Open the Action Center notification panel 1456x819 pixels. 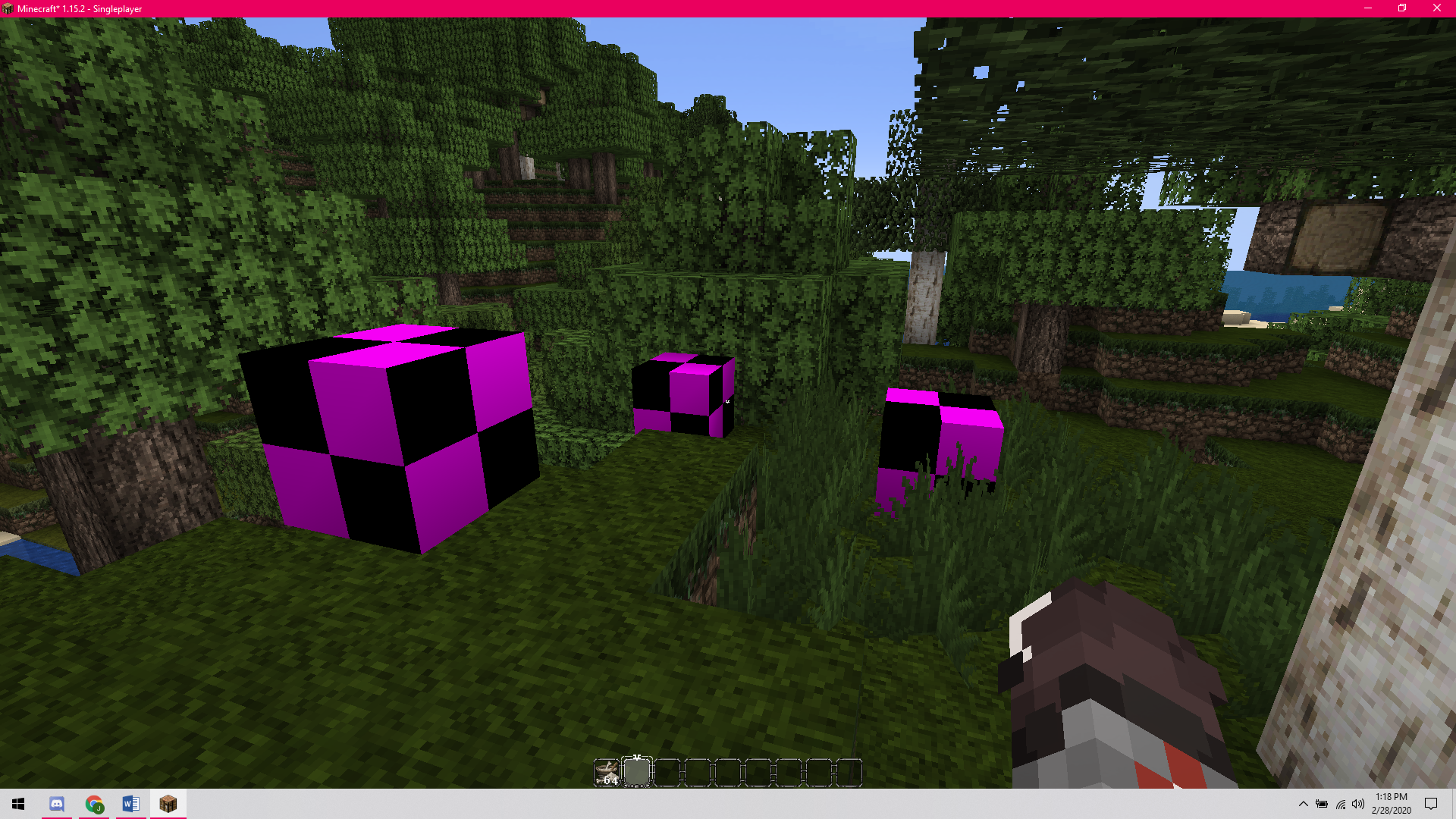click(x=1432, y=804)
